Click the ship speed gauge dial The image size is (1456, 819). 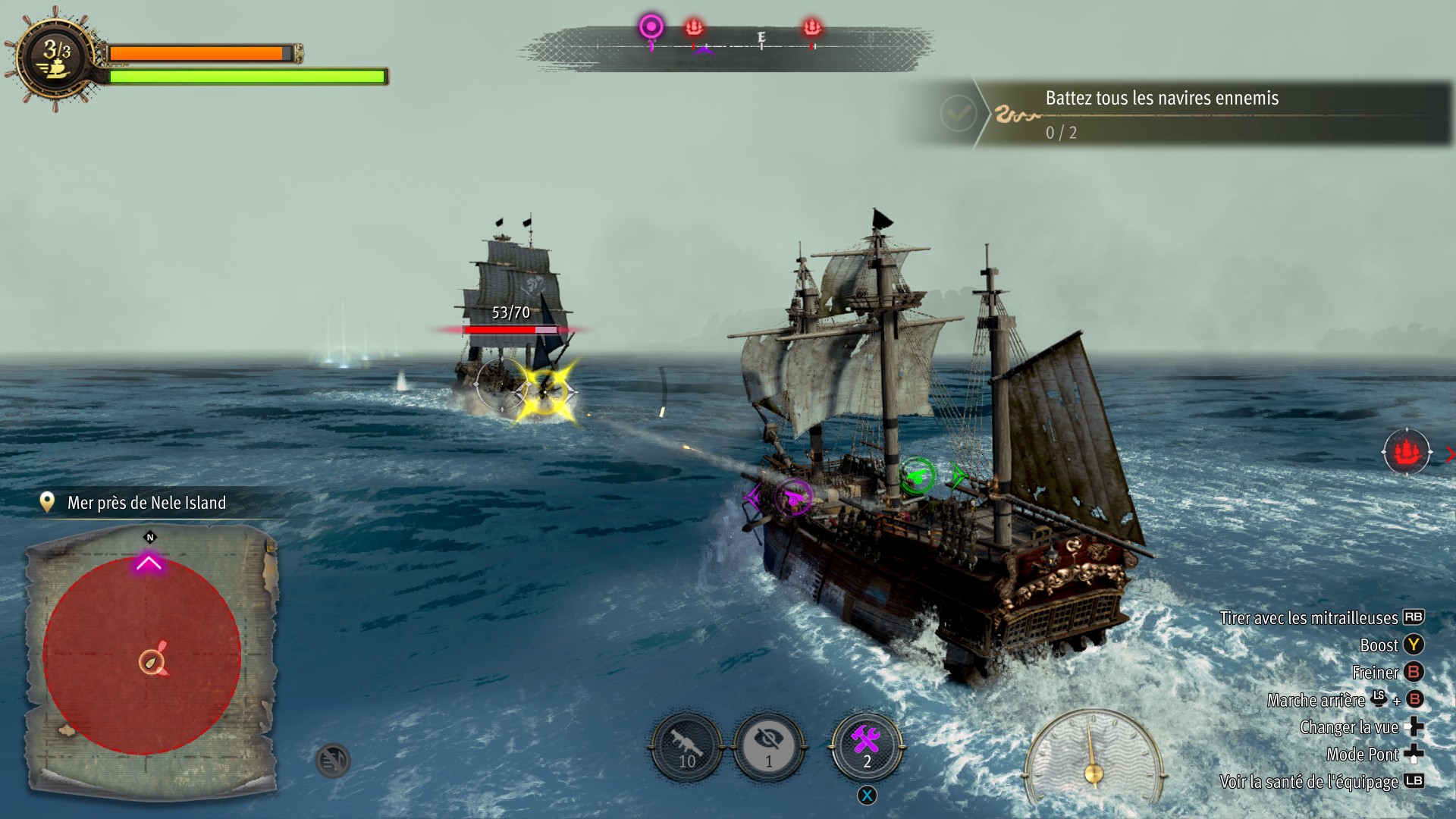(1093, 758)
